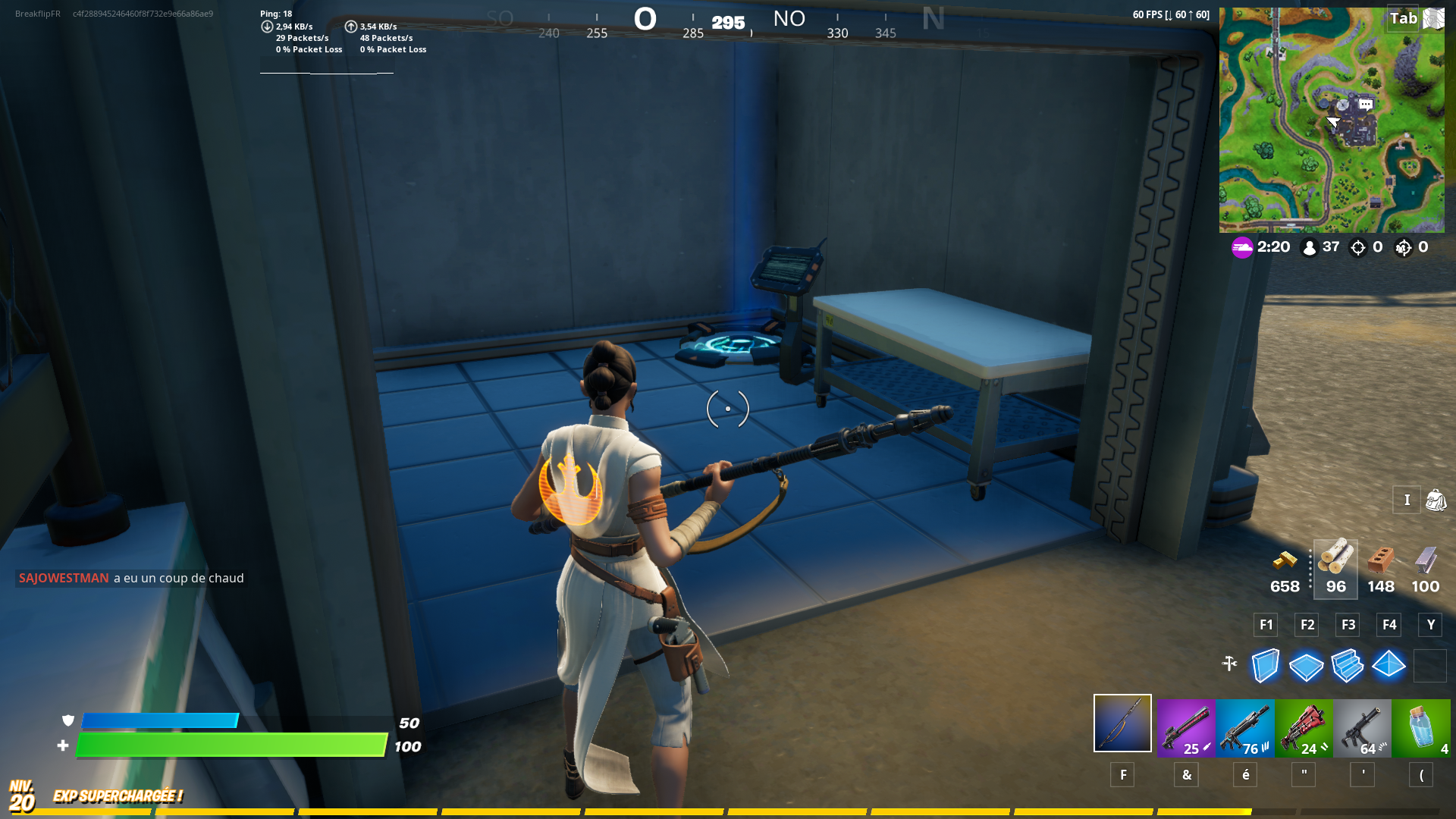Click the weather icon next to the 2:20 timer
Screen dimensions: 1456x819
point(1242,247)
